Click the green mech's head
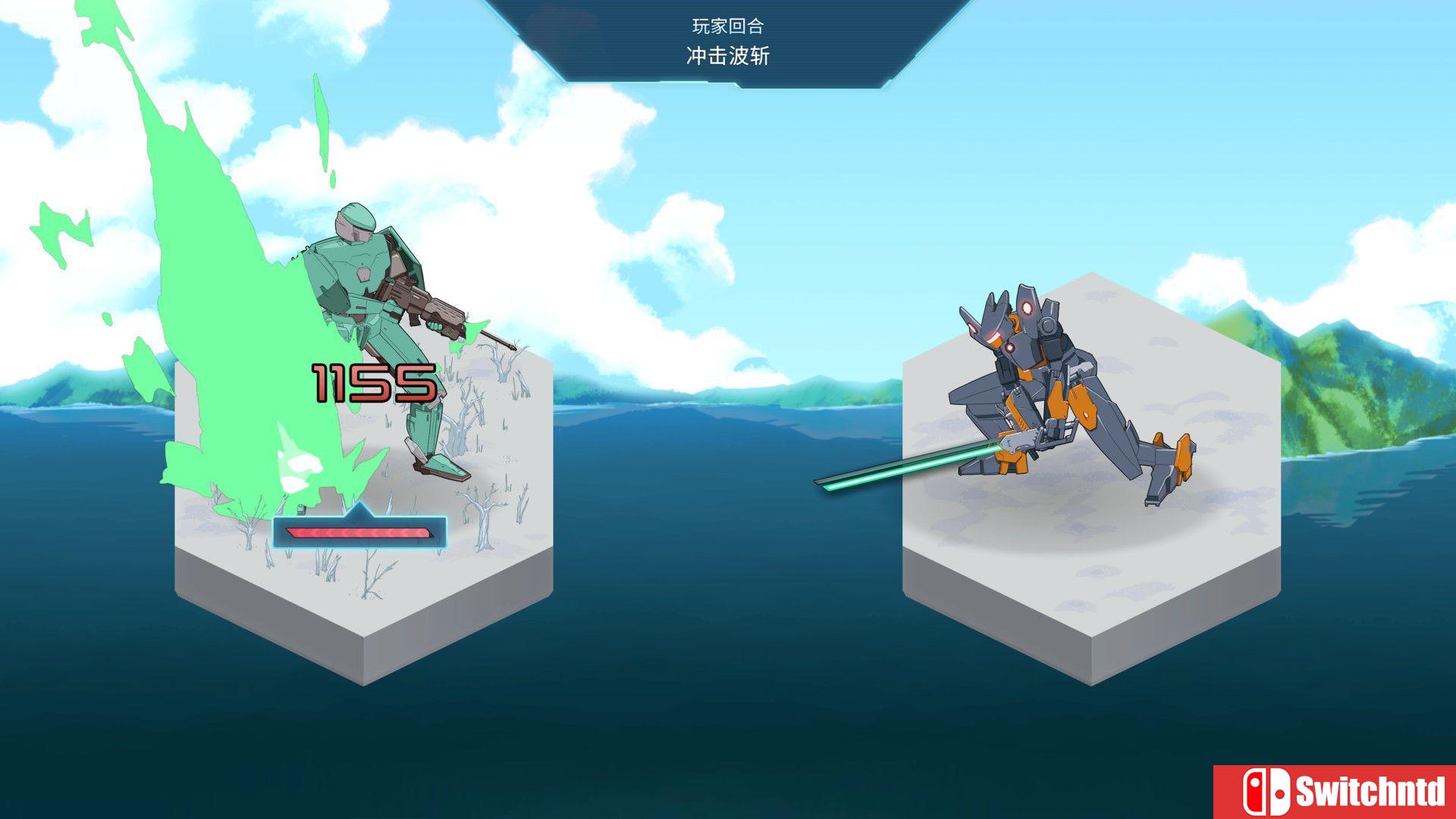 point(354,224)
